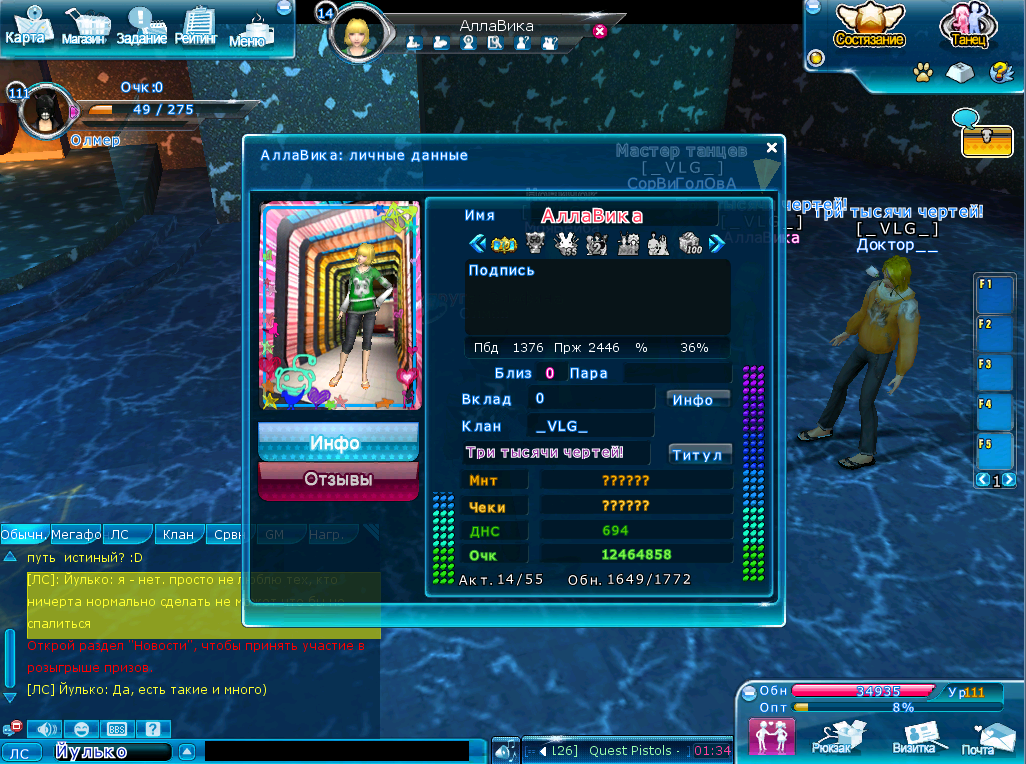Show next badges with the right arrow
This screenshot has height=764, width=1026.
(716, 243)
